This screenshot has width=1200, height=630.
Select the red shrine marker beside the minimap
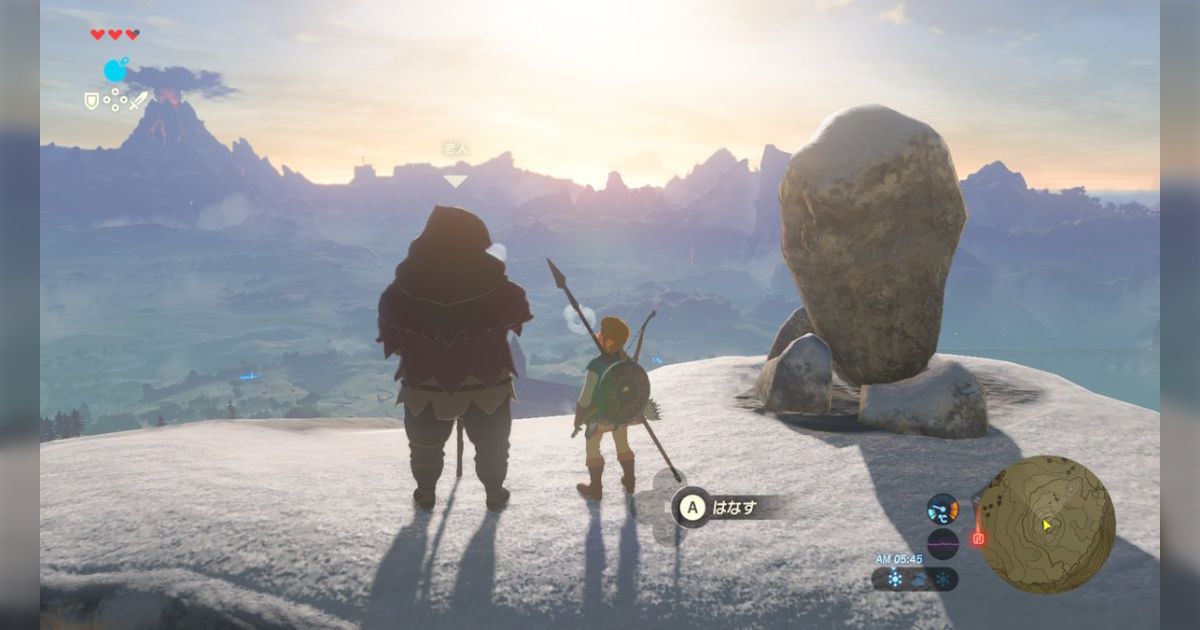(x=978, y=539)
